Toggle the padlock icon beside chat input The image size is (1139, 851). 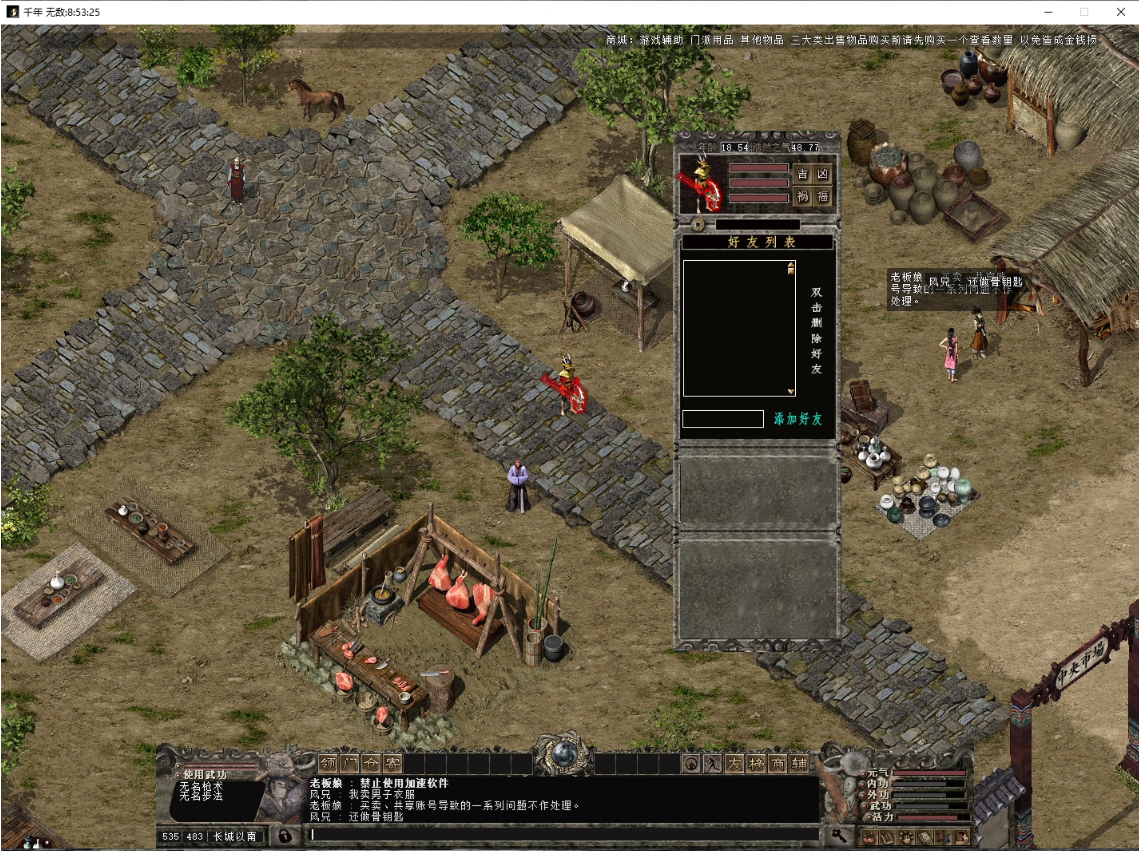pyautogui.click(x=285, y=835)
